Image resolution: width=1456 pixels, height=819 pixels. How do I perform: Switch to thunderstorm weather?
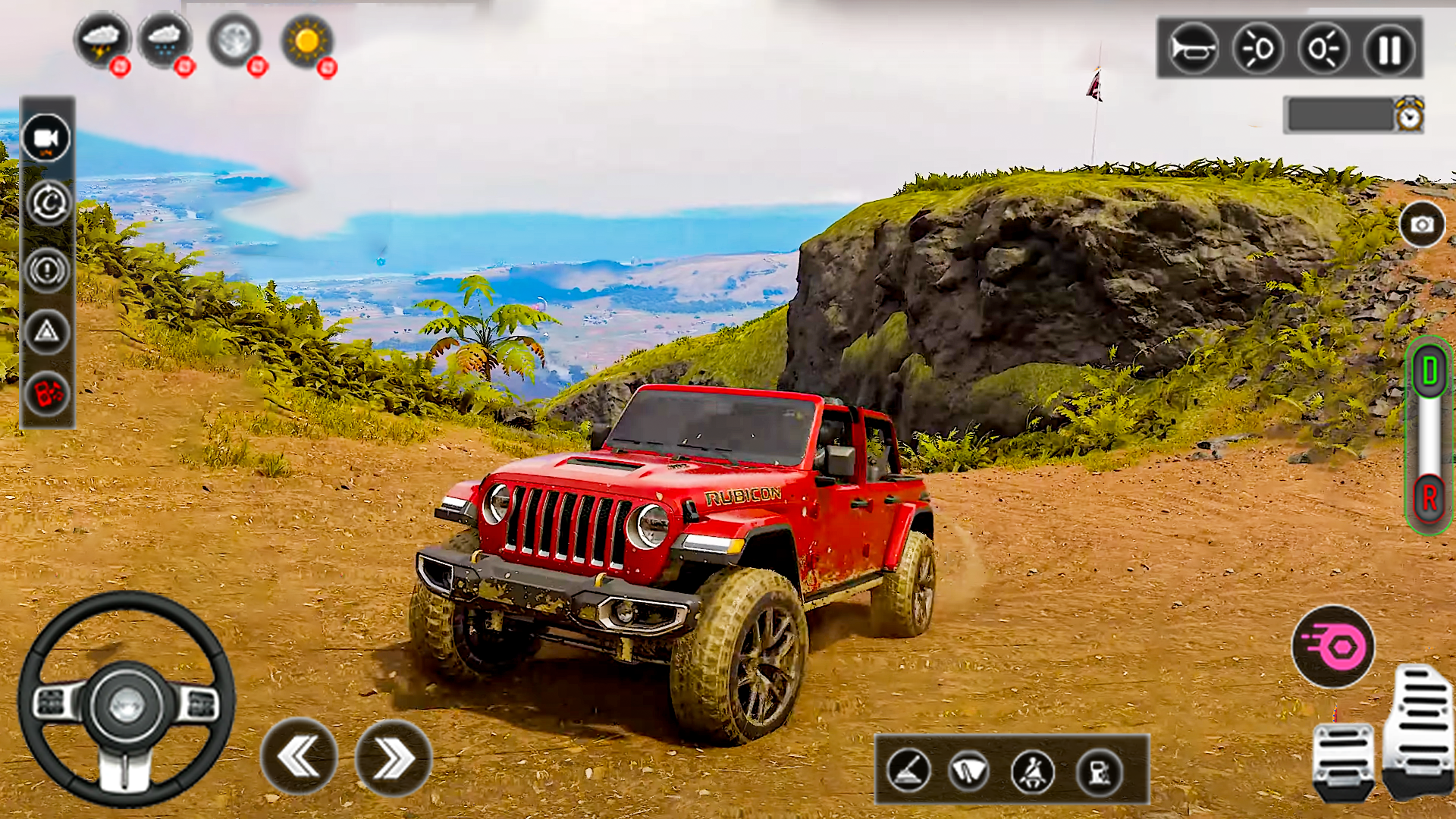102,41
